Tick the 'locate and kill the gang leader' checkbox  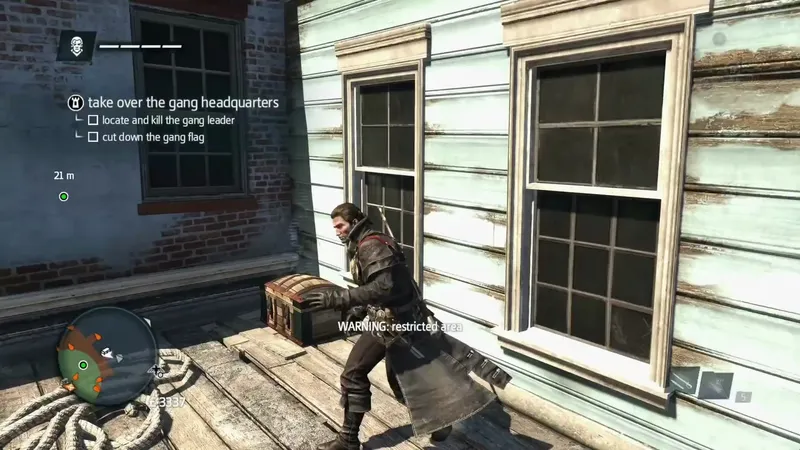click(93, 120)
